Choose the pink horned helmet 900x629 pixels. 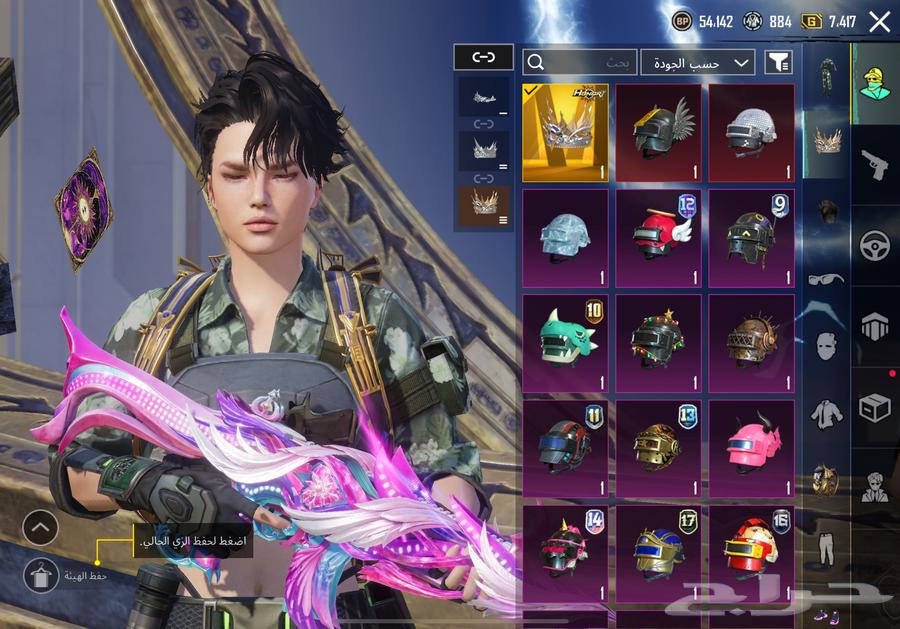[751, 448]
